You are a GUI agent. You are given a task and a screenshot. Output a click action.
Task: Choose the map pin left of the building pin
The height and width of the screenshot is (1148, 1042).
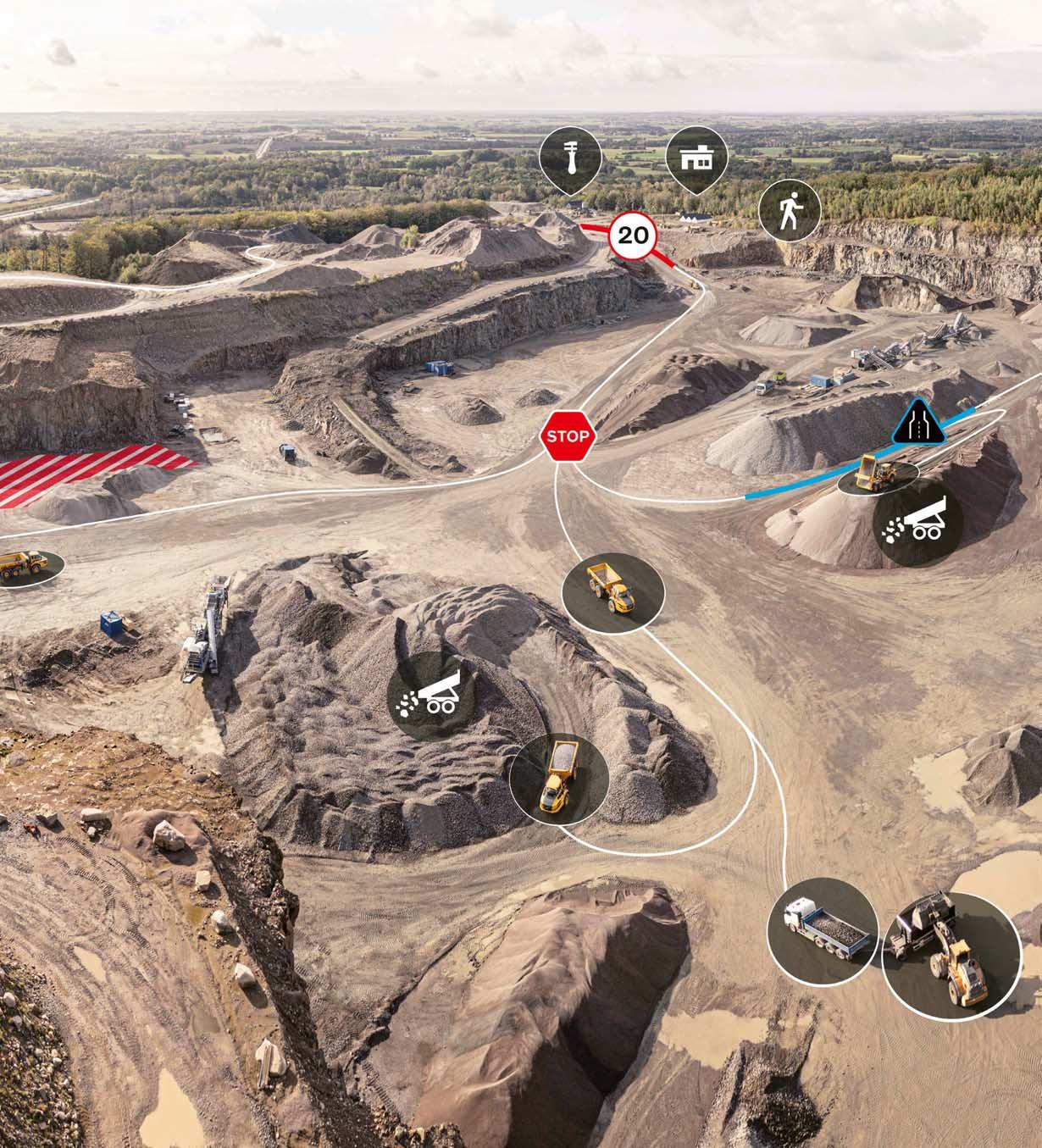(571, 157)
